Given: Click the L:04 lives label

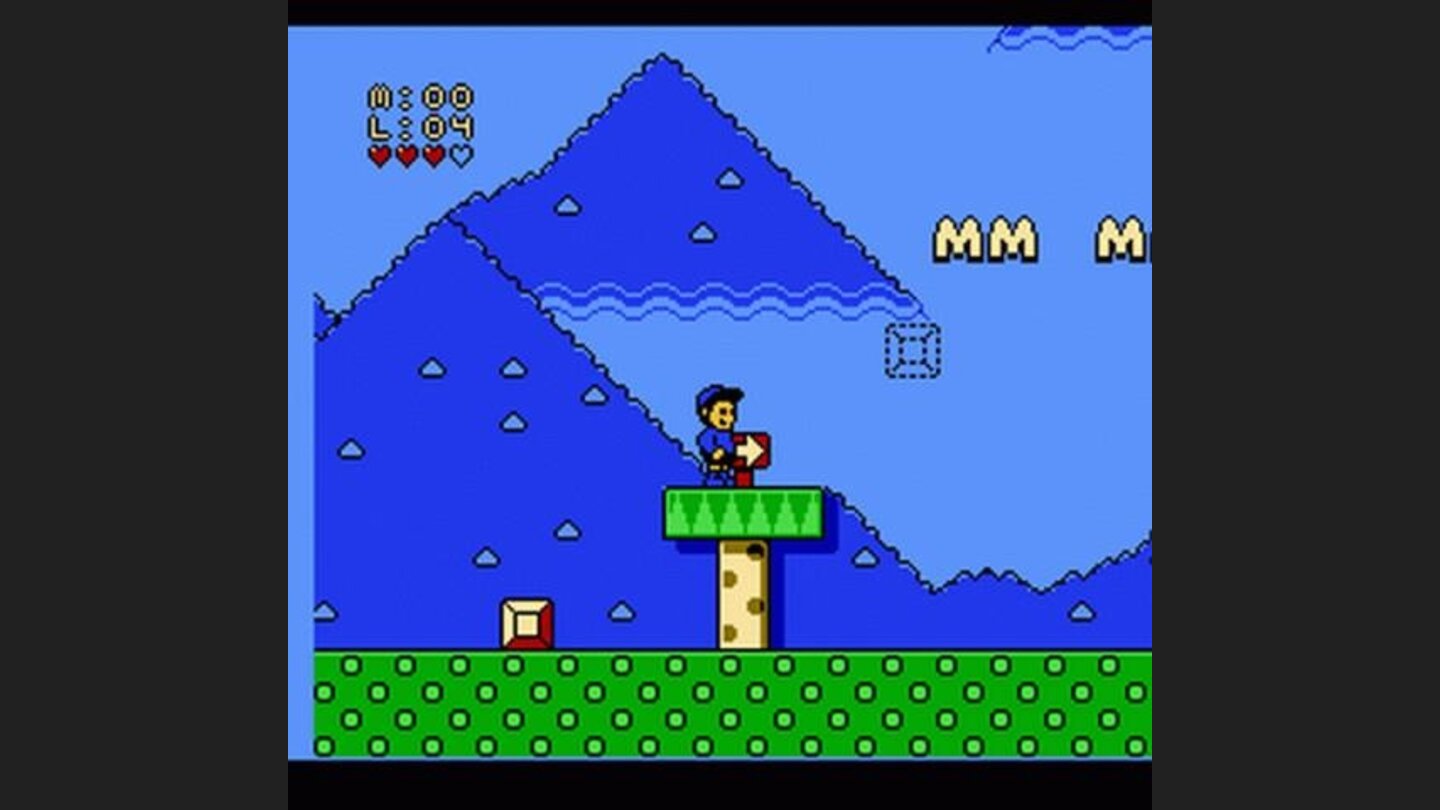Looking at the screenshot, I should 418,127.
